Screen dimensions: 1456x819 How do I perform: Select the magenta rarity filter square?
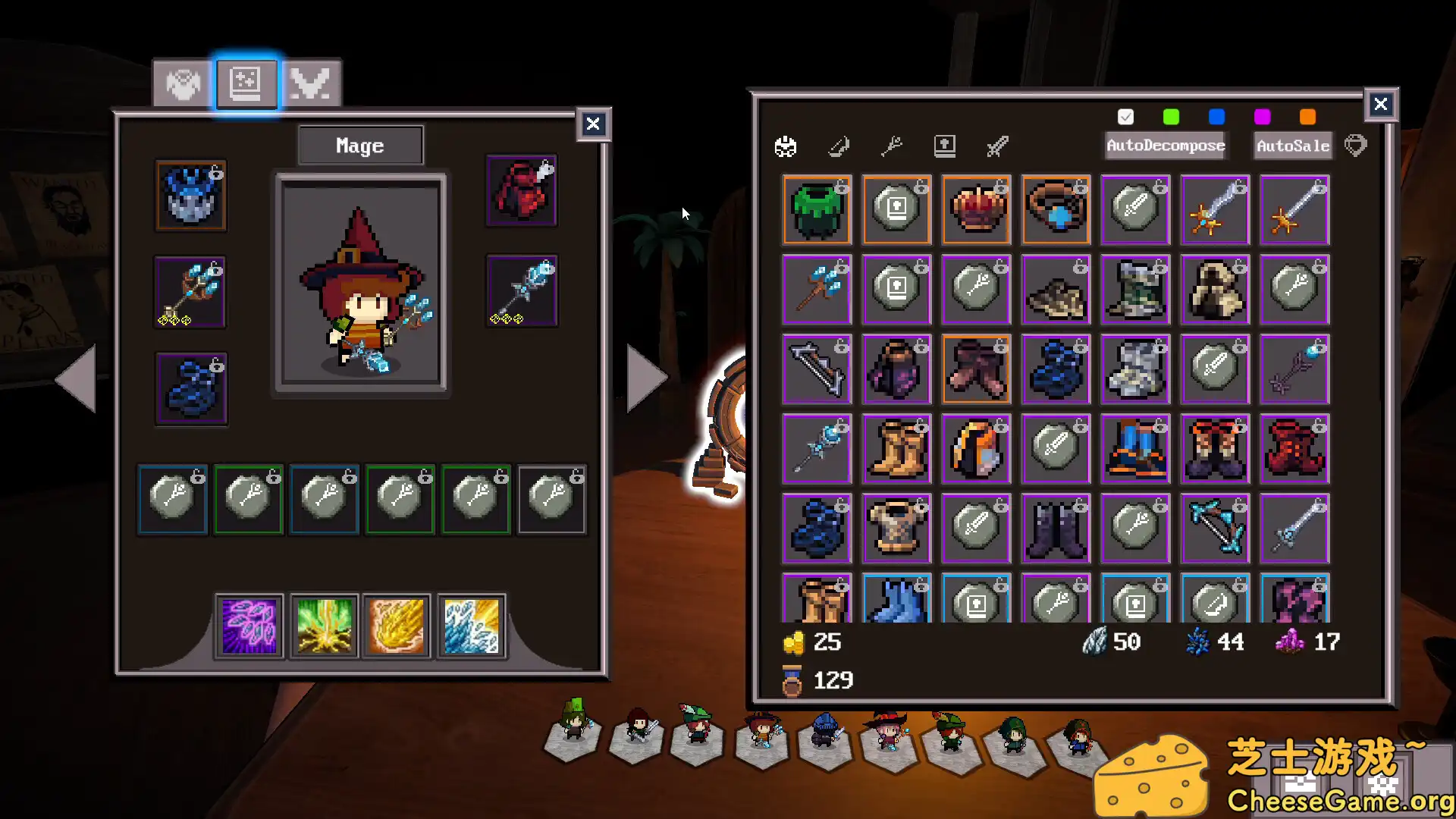(x=1261, y=117)
